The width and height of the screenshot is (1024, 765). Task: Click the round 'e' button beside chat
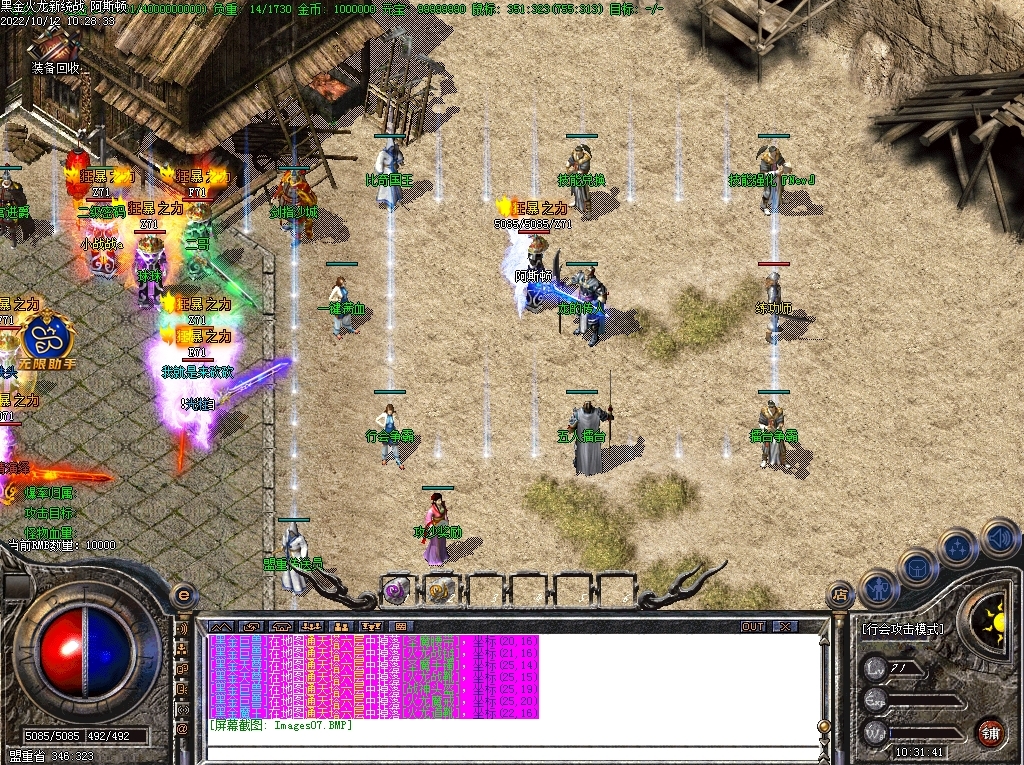point(183,595)
